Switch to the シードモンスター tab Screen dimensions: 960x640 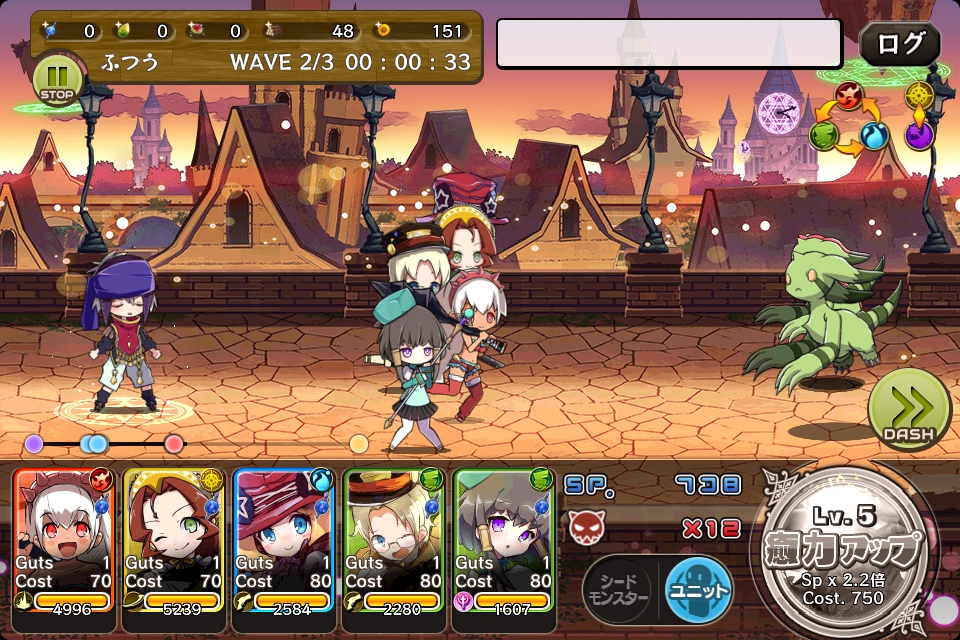pos(620,590)
